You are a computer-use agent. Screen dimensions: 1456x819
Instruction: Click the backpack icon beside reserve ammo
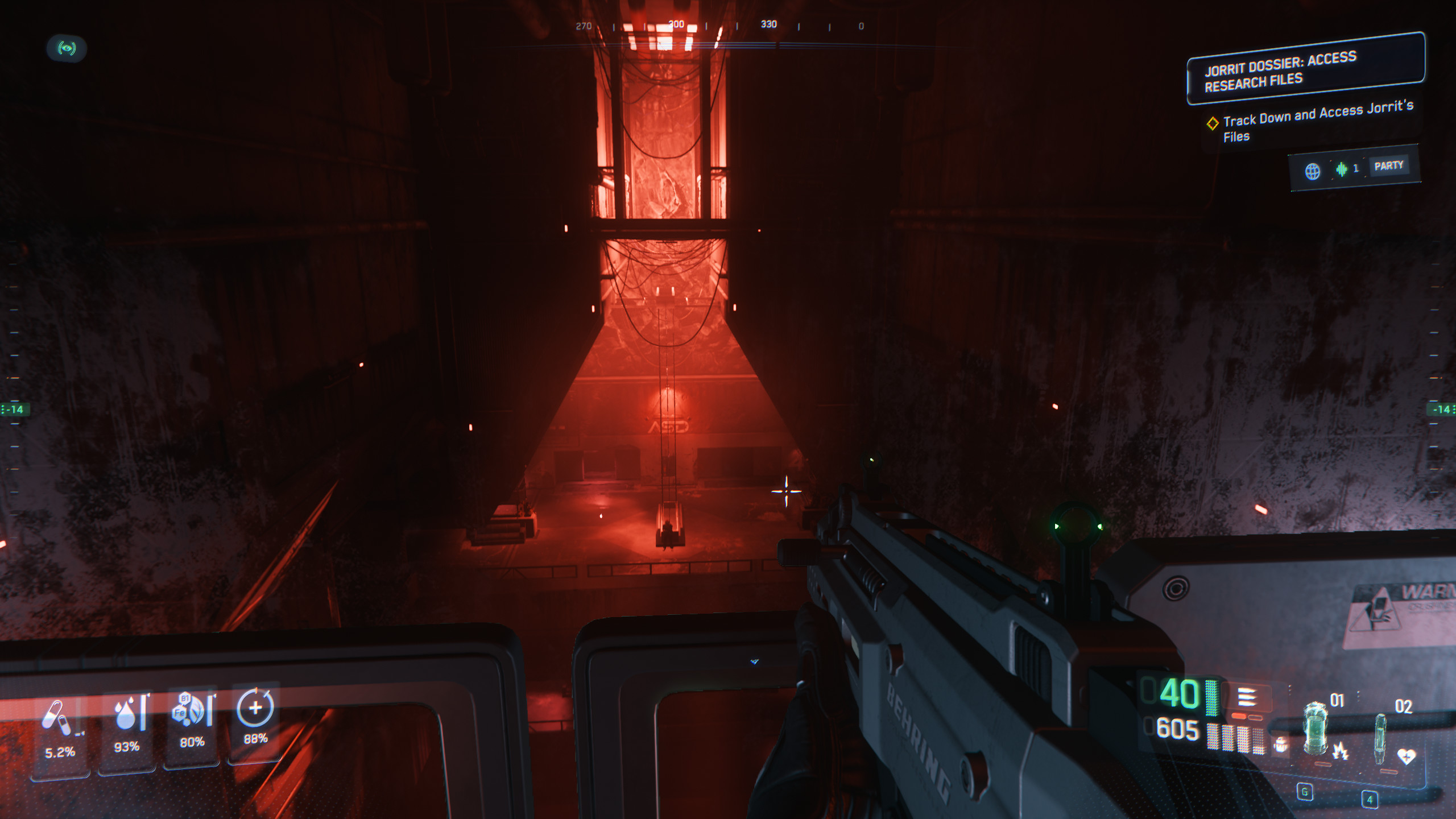[x=1281, y=744]
